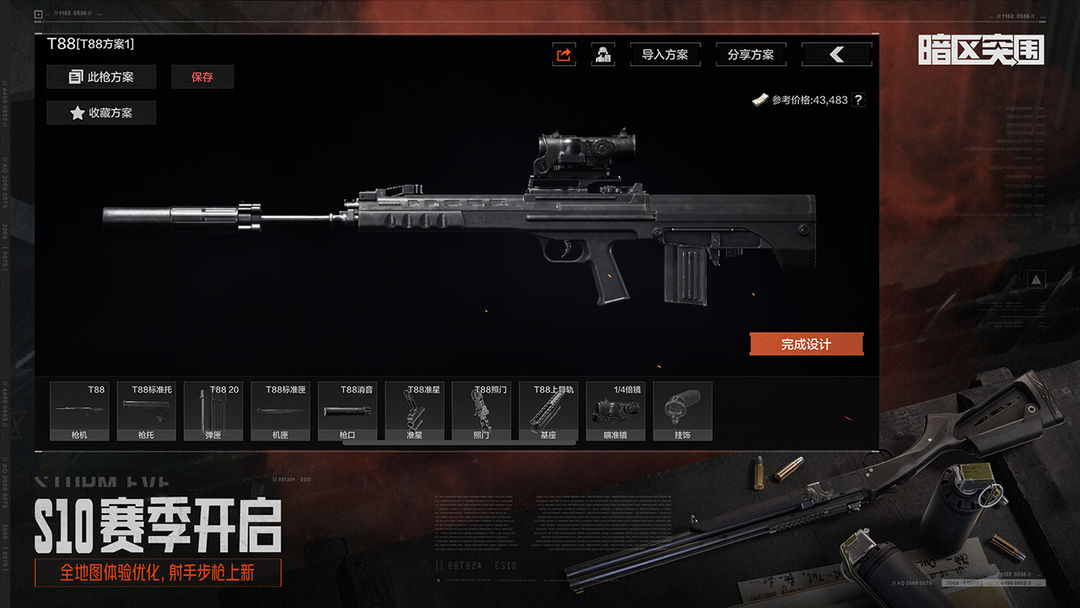Click the orange share arrow icon
This screenshot has width=1080, height=608.
[564, 55]
